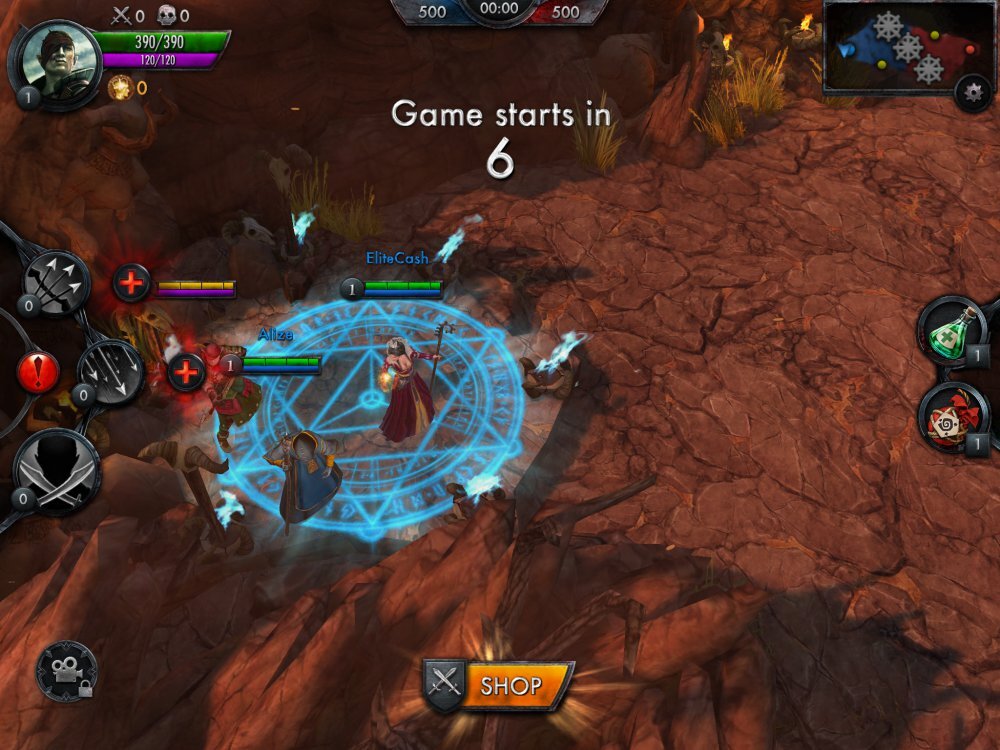This screenshot has height=750, width=1000.
Task: Open the minimap
Action: (x=894, y=47)
